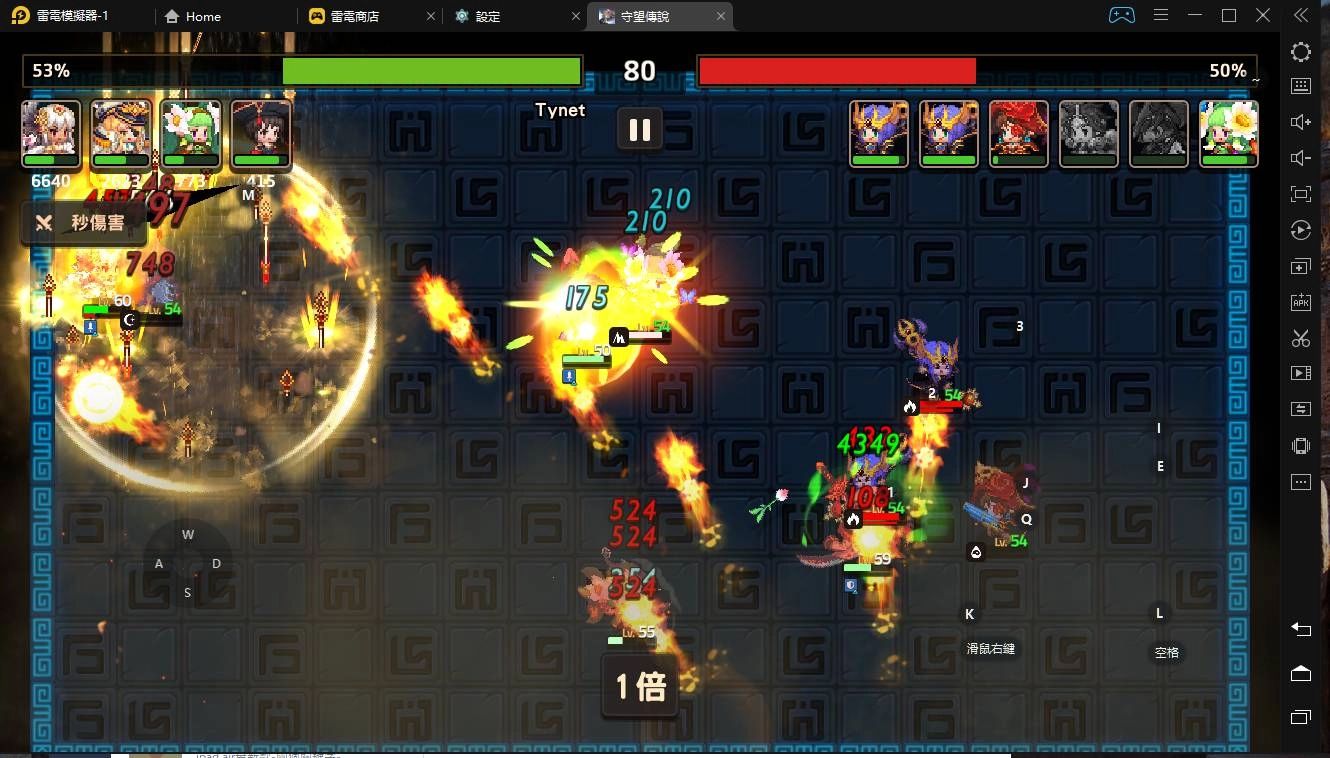Pause the battle

click(640, 130)
